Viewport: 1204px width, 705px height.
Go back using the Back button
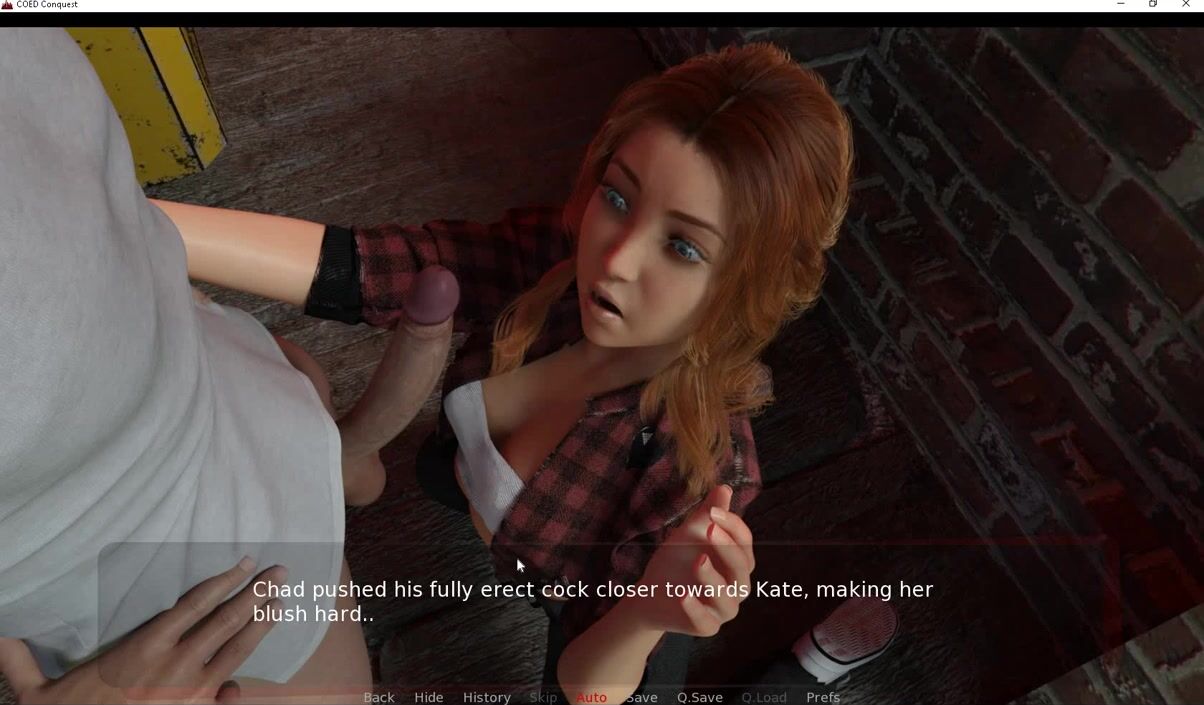click(378, 697)
